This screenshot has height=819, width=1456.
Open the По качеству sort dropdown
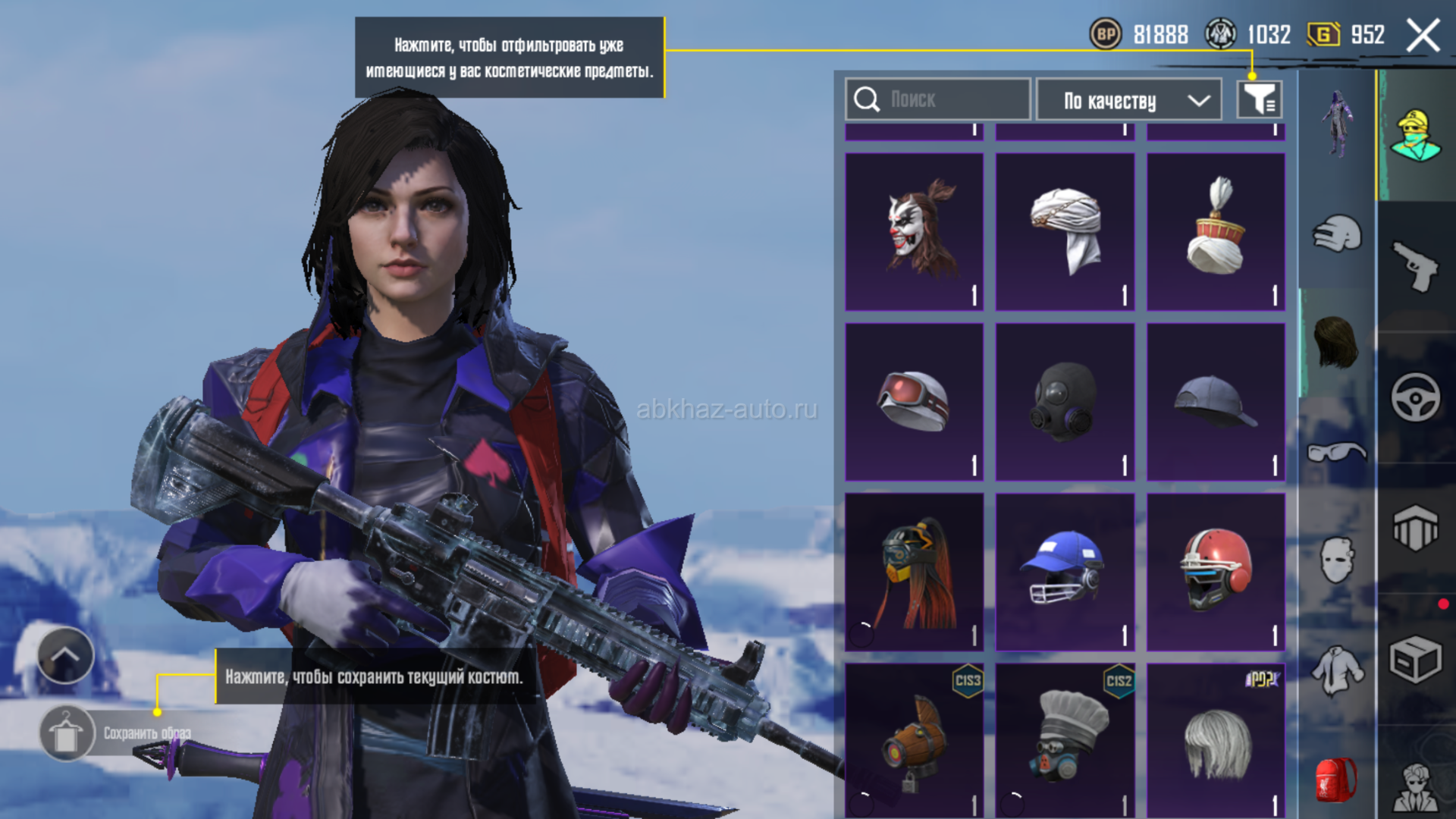coord(1128,100)
